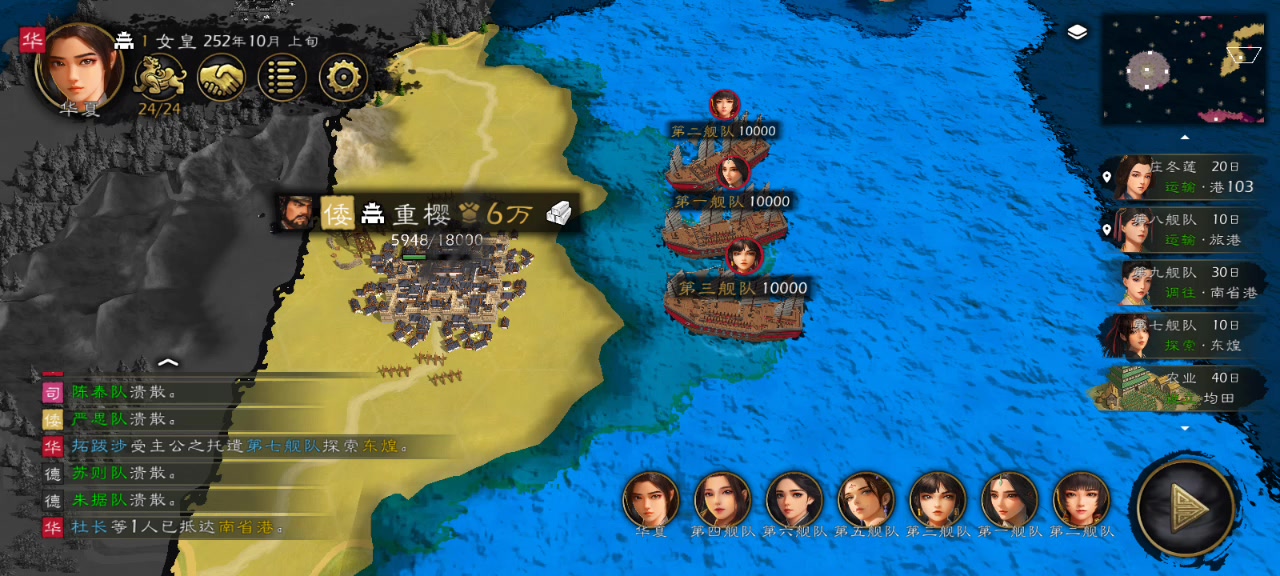Choose the 第五舰队 portrait in the bottom bar
Image resolution: width=1280 pixels, height=576 pixels.
point(866,499)
